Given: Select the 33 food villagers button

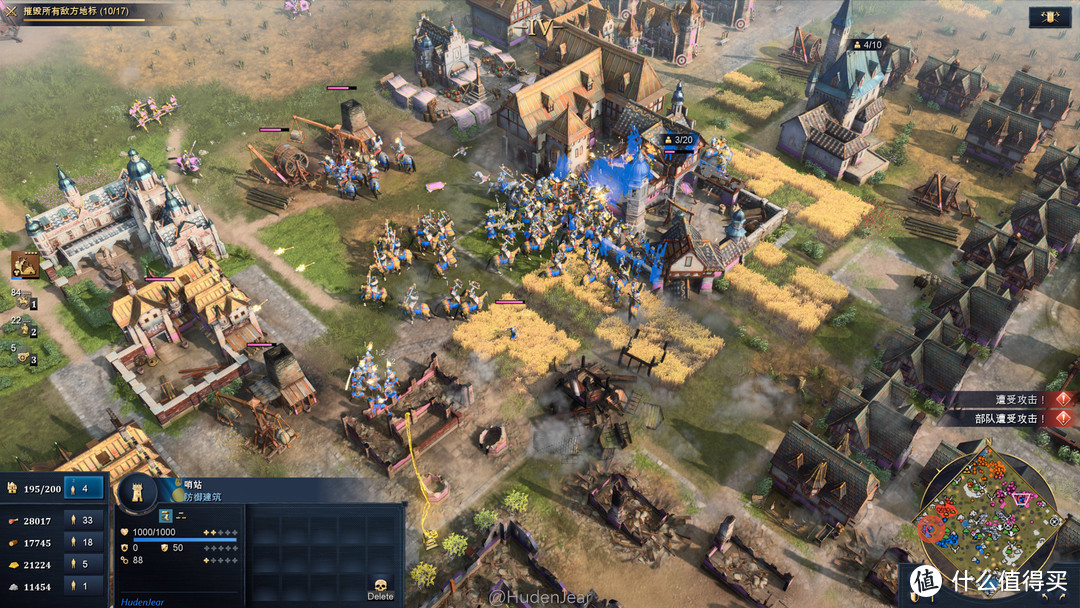Looking at the screenshot, I should click(84, 521).
